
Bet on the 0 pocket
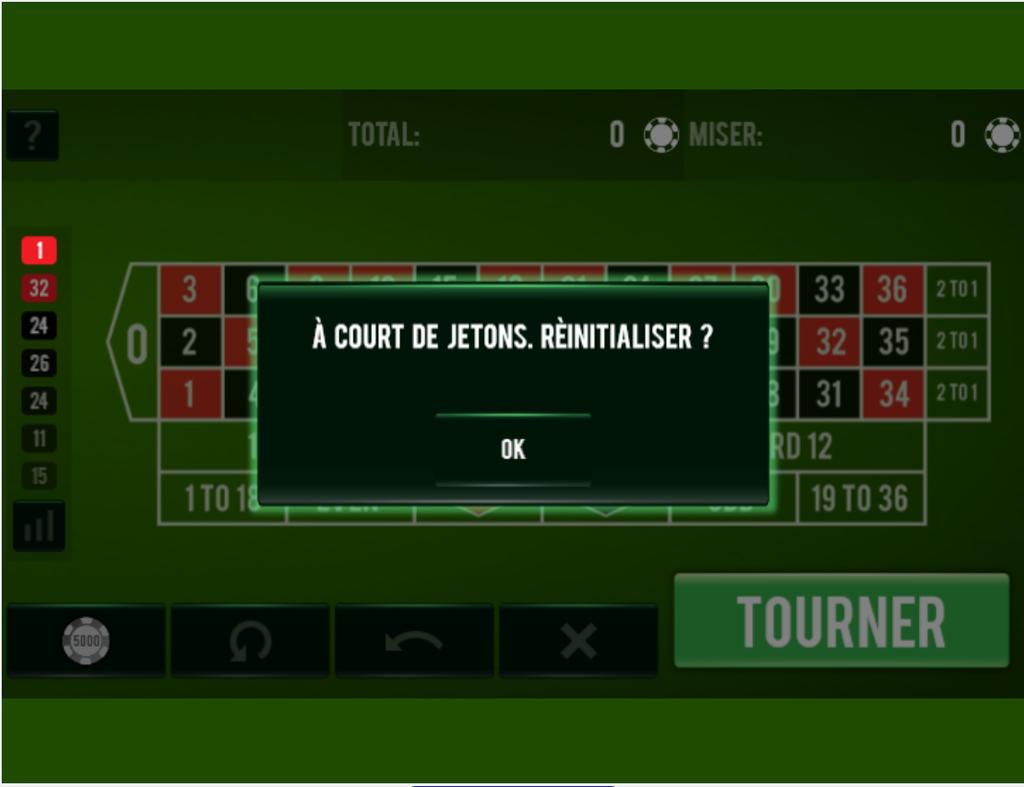[136, 344]
